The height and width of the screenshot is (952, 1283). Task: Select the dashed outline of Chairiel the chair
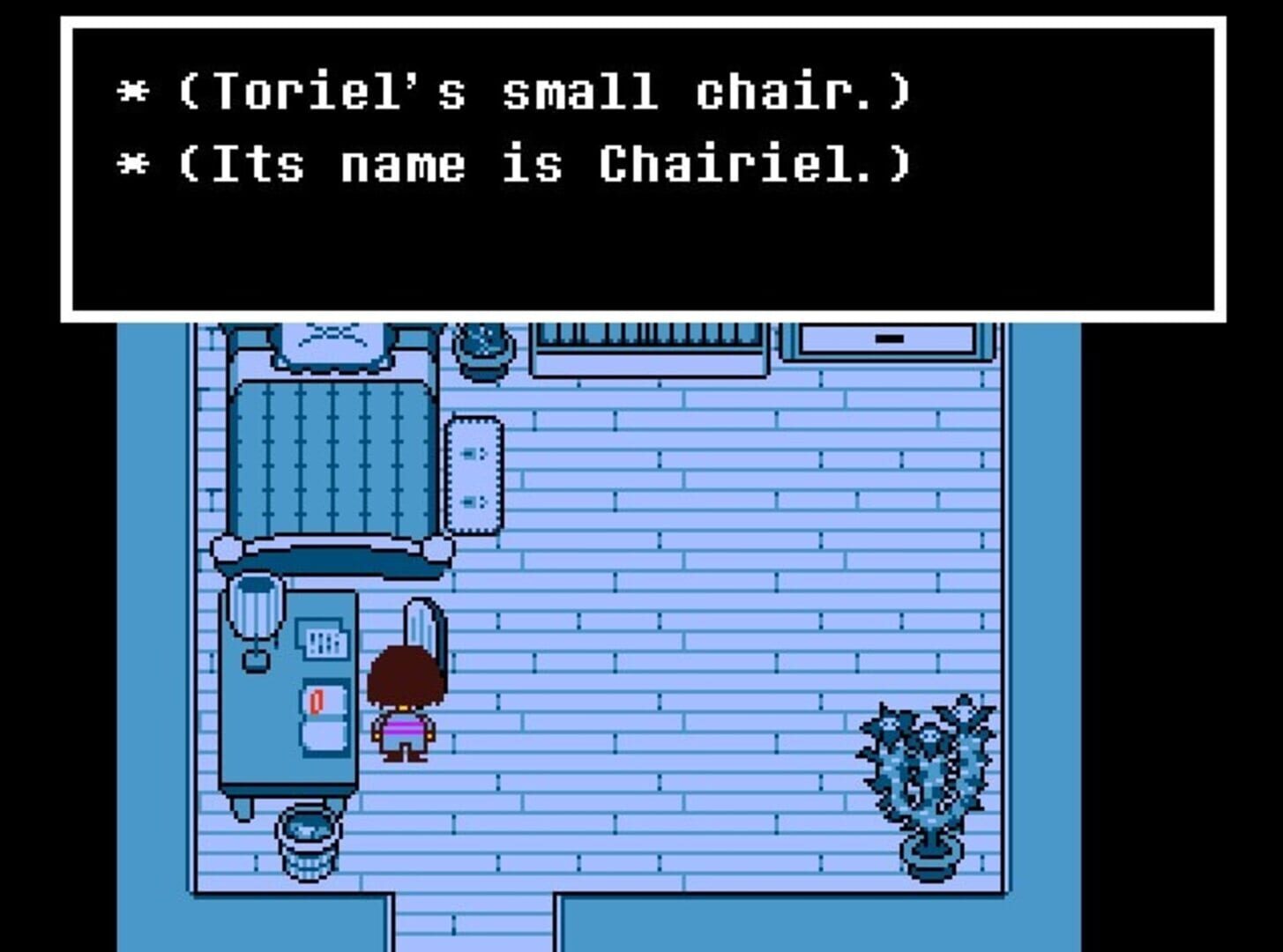474,476
